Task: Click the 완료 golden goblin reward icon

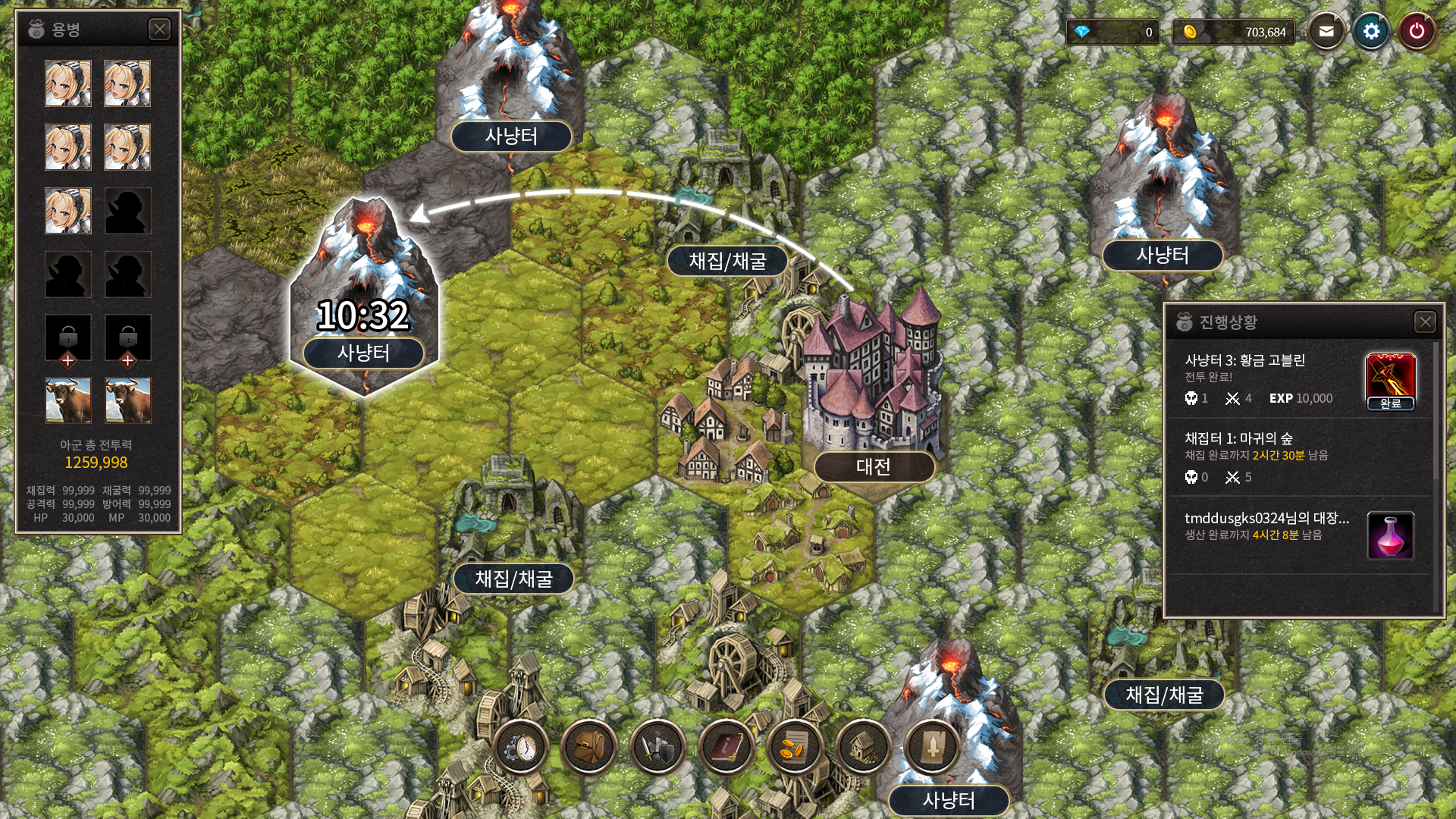Action: (x=1390, y=381)
